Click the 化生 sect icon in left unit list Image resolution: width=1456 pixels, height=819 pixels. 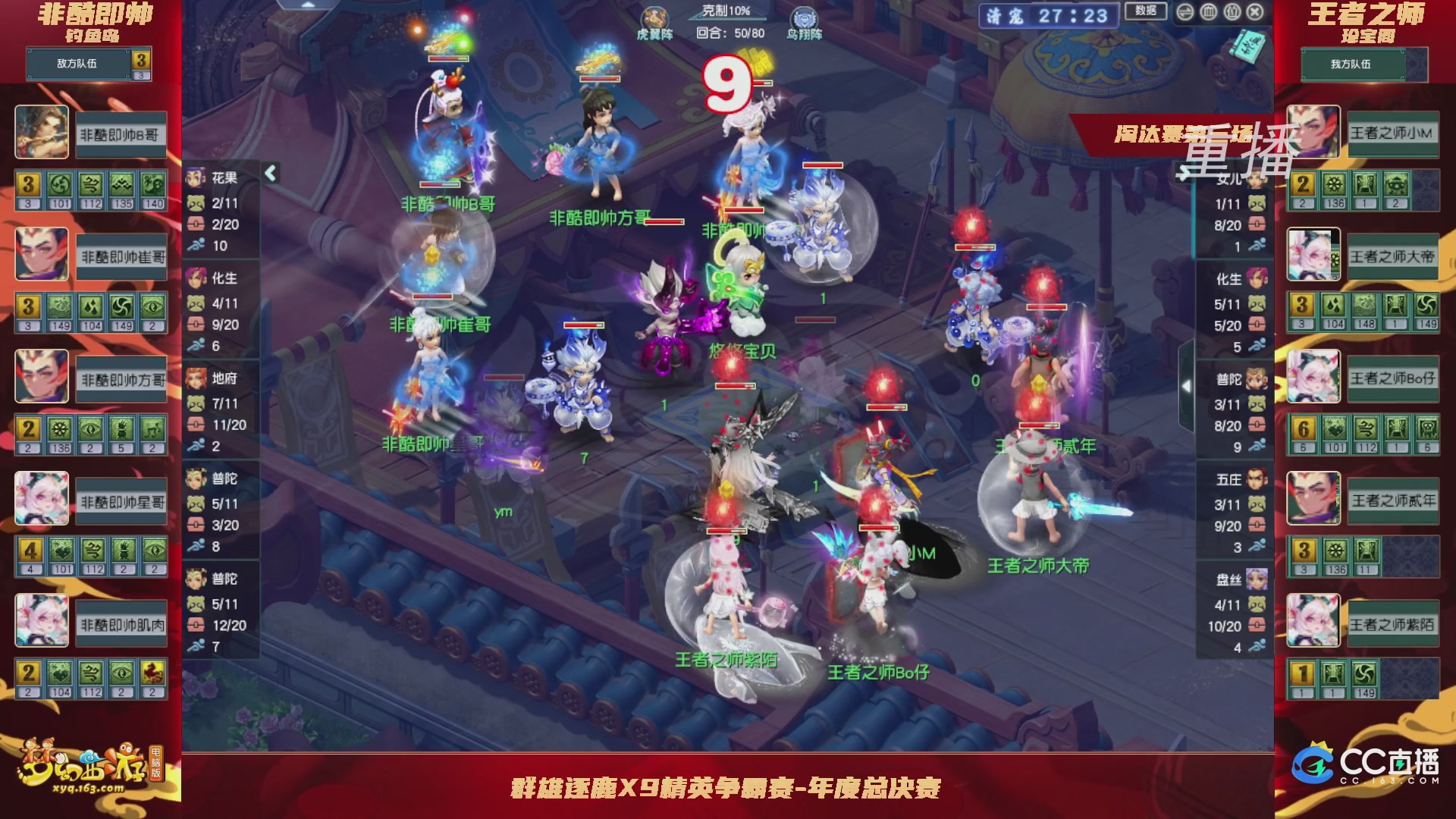pos(195,279)
